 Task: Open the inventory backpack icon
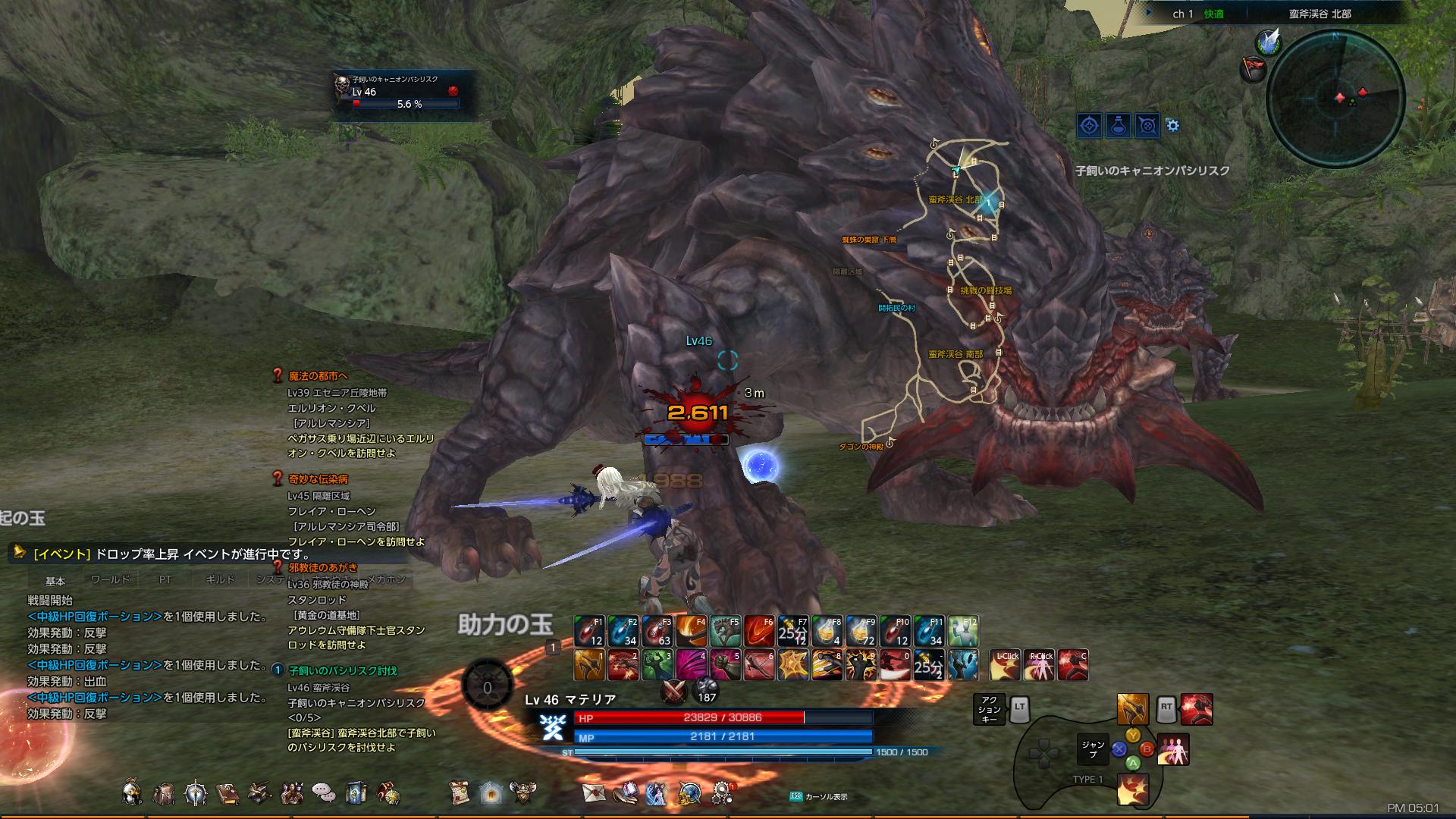[x=164, y=793]
